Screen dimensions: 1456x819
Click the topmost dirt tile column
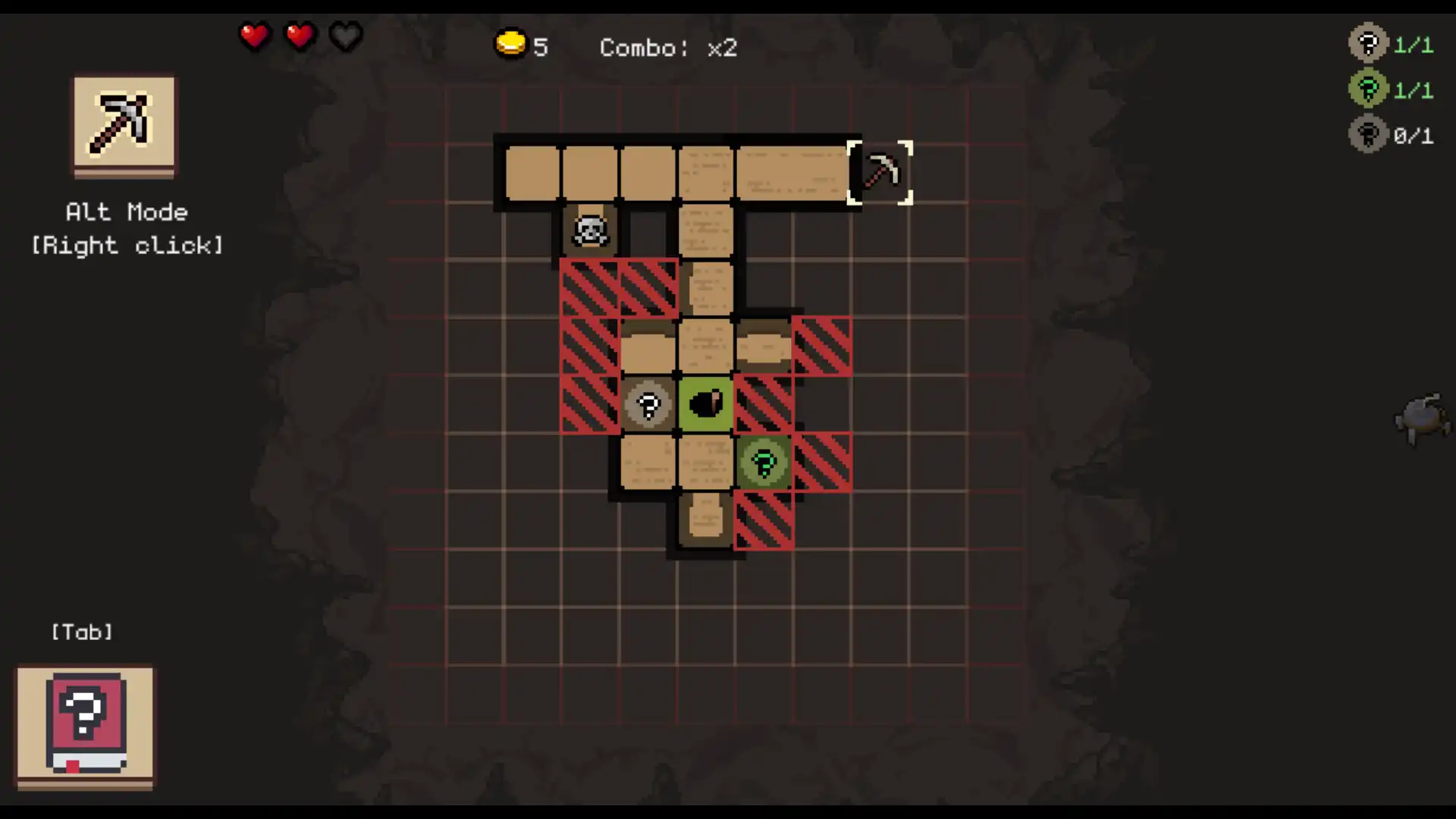pyautogui.click(x=532, y=172)
